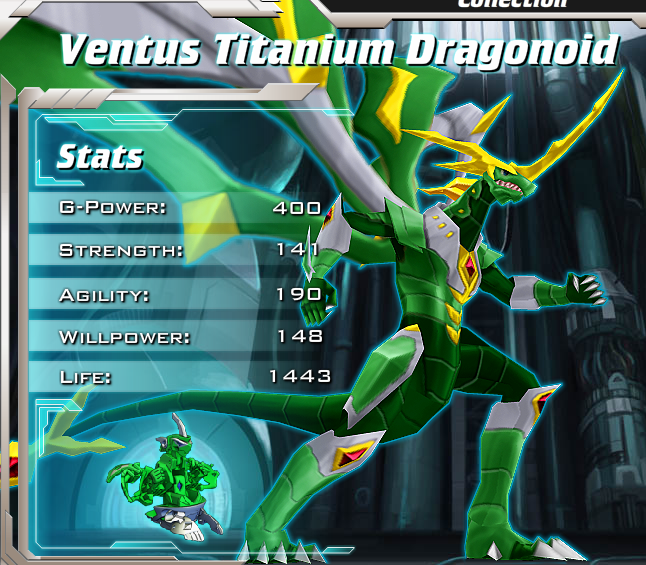Open the Collection tab
This screenshot has width=646, height=565.
point(511,4)
